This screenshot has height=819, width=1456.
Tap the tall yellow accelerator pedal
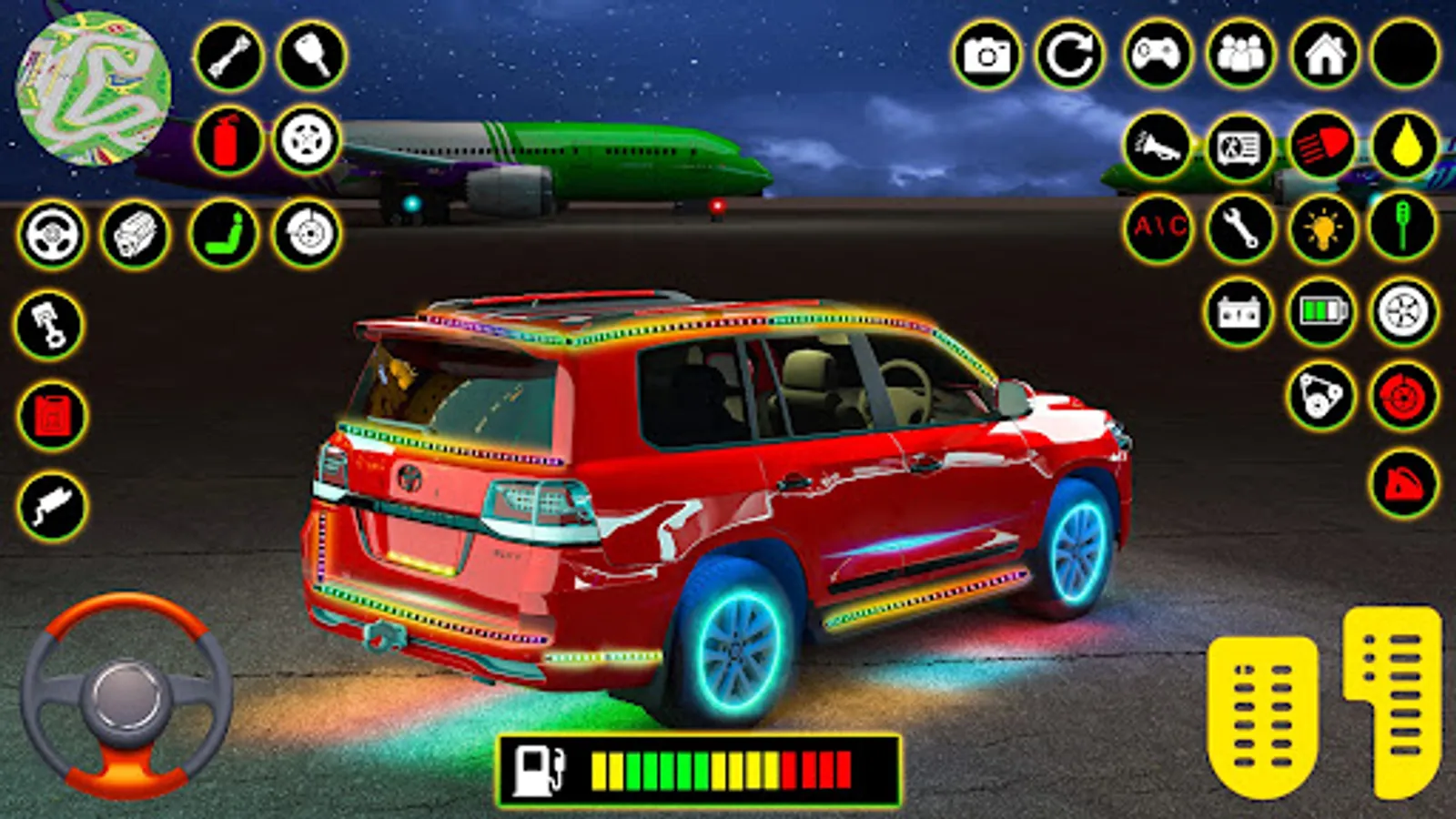(1392, 699)
